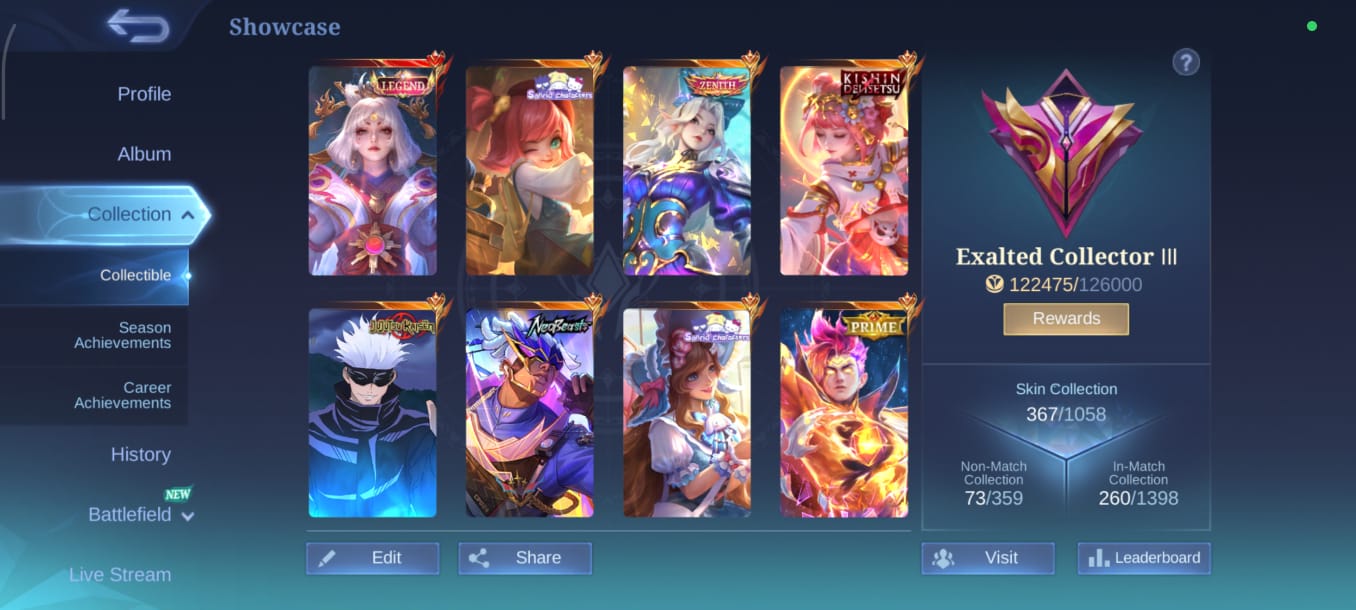The height and width of the screenshot is (610, 1356).
Task: Select the Collectible sub-tab
Action: (135, 275)
